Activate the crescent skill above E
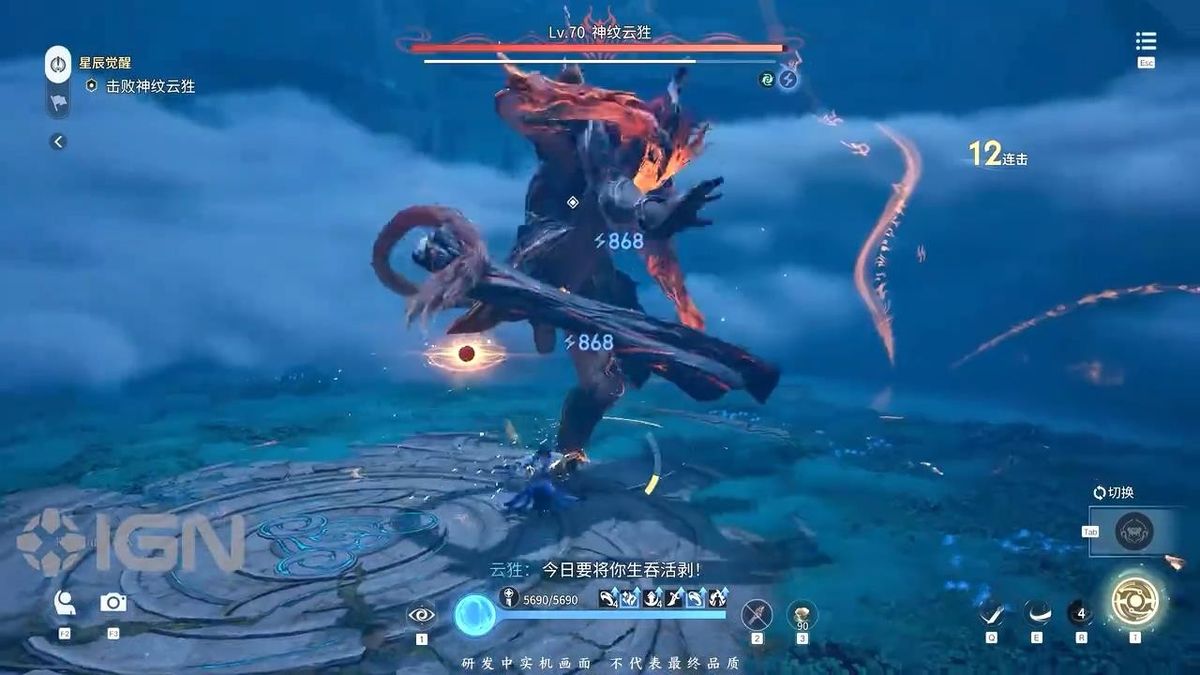 [x=1037, y=612]
